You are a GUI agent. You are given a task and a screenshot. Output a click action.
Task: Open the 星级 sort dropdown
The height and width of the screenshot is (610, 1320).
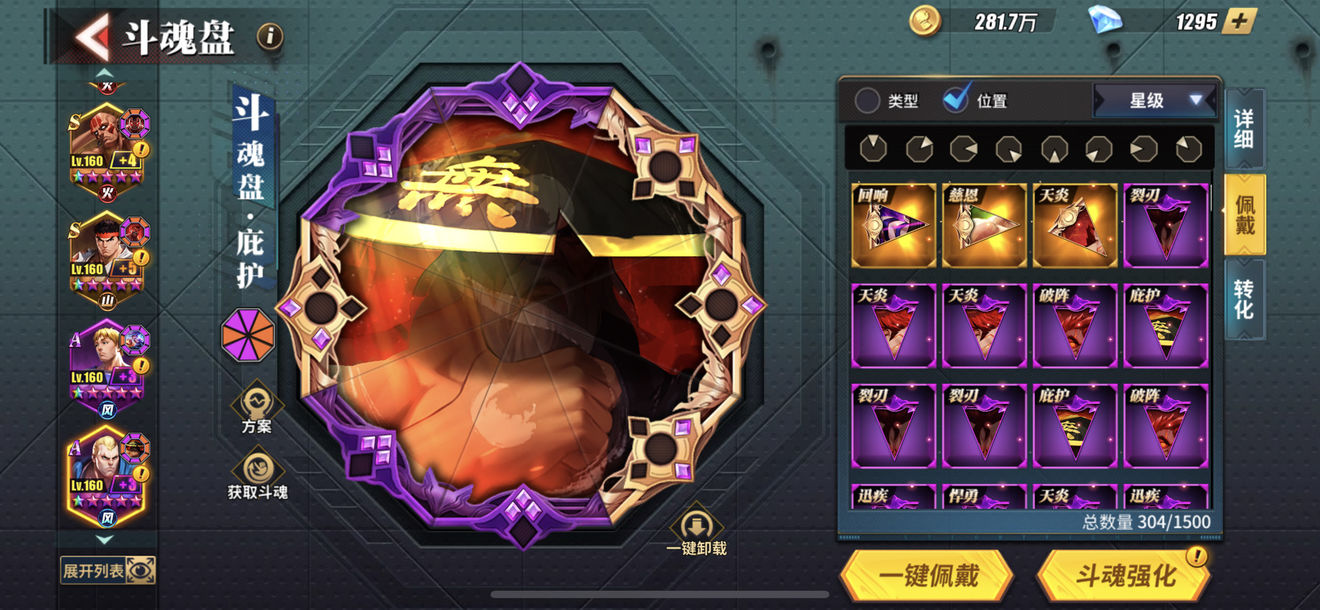tap(1155, 100)
